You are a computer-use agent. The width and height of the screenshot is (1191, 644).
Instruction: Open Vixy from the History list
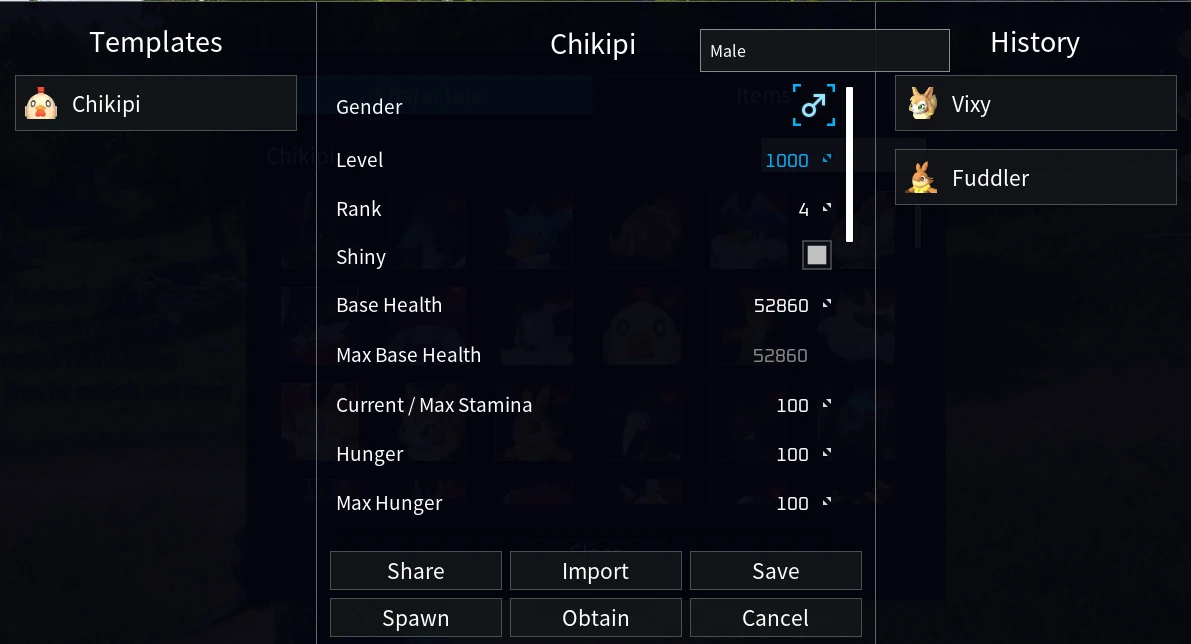1035,103
